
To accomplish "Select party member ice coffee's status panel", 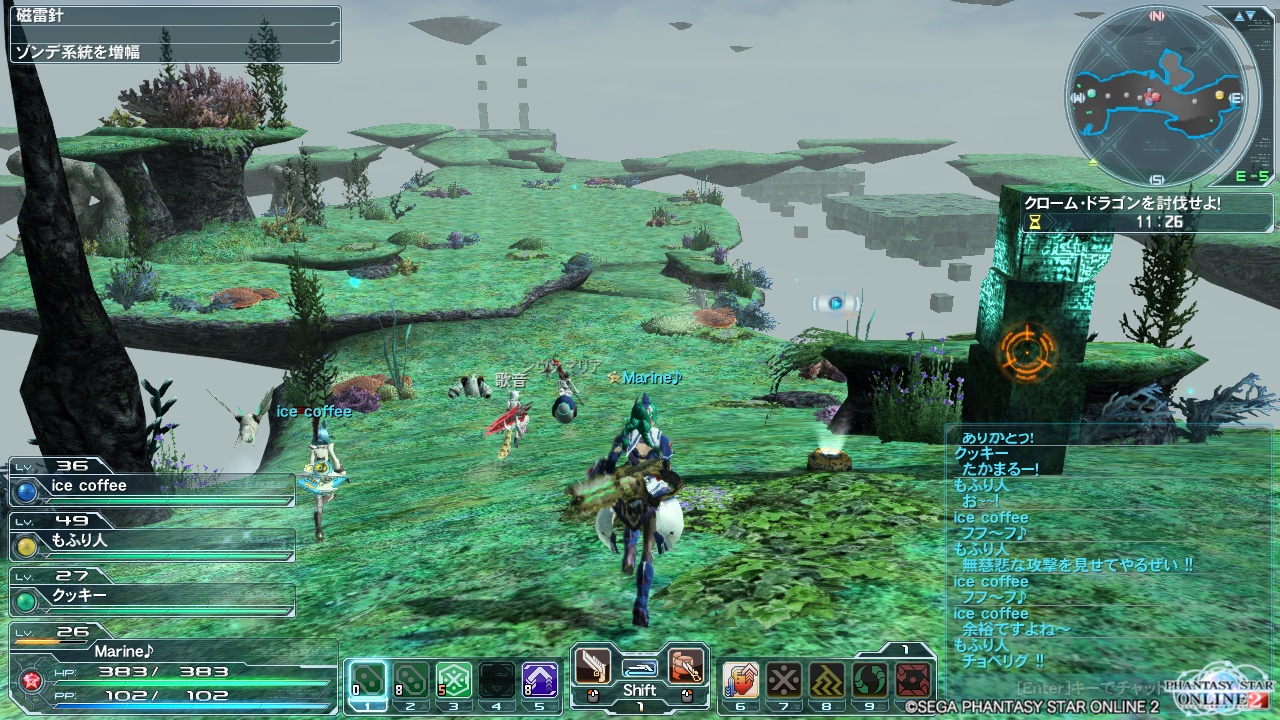I will (x=152, y=486).
